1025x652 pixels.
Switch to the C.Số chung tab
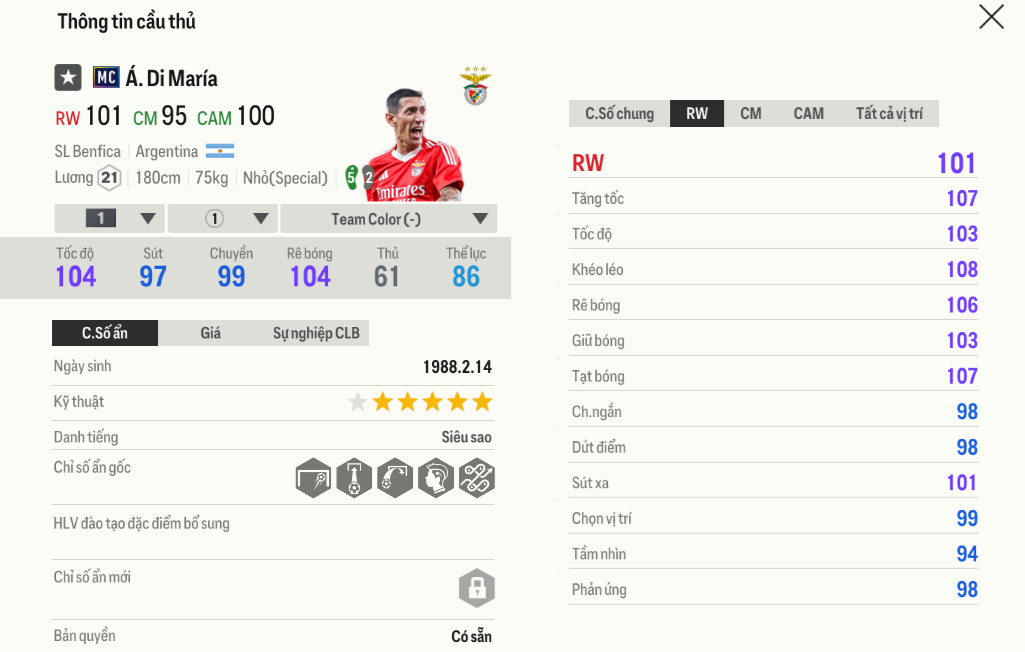tap(619, 113)
